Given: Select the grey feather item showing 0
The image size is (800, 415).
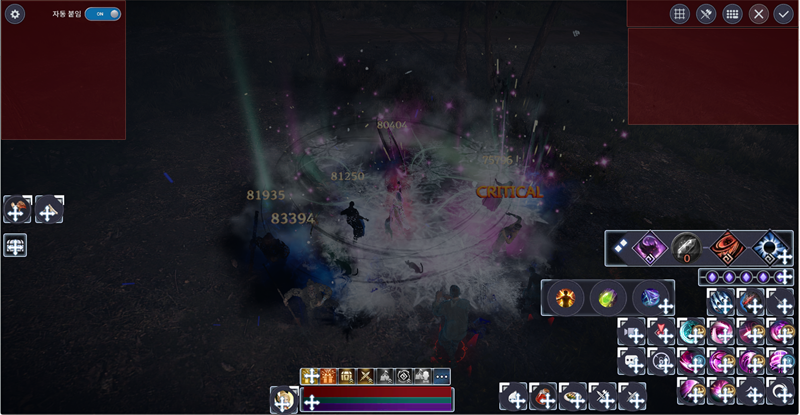Looking at the screenshot, I should tap(688, 247).
